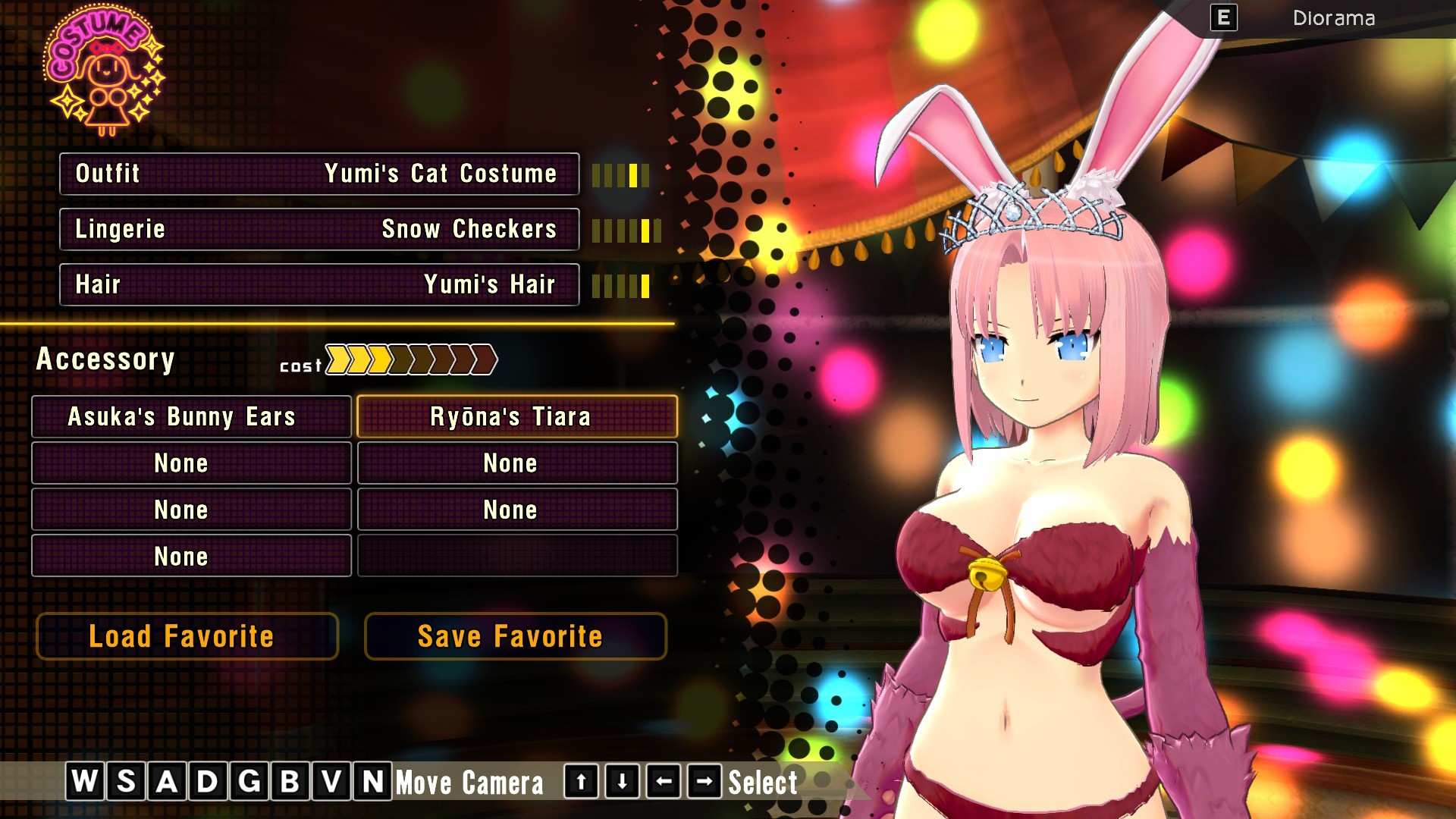Click the Costume neon logo

click(104, 72)
